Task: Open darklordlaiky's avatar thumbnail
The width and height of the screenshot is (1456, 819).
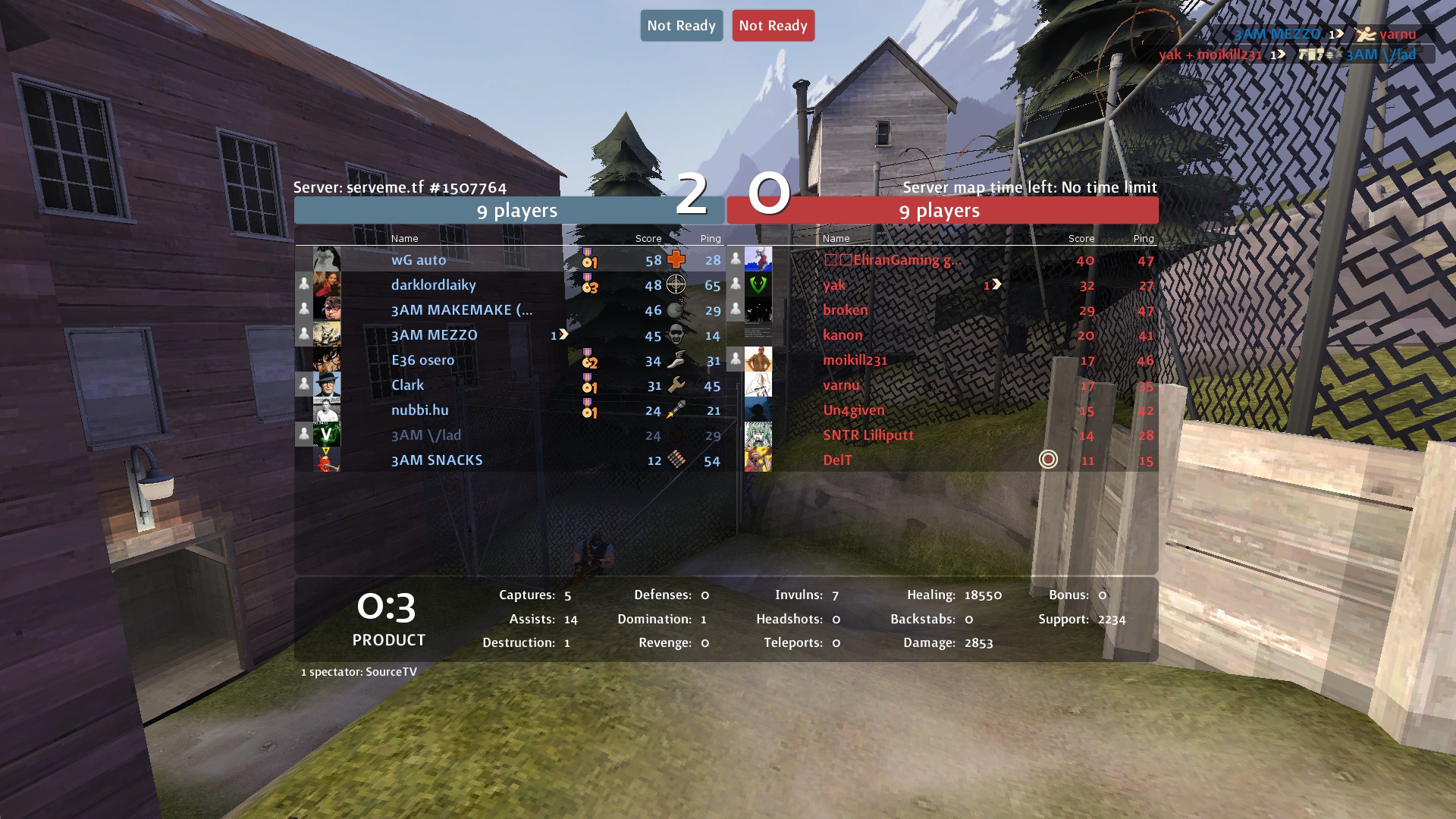Action: (327, 284)
